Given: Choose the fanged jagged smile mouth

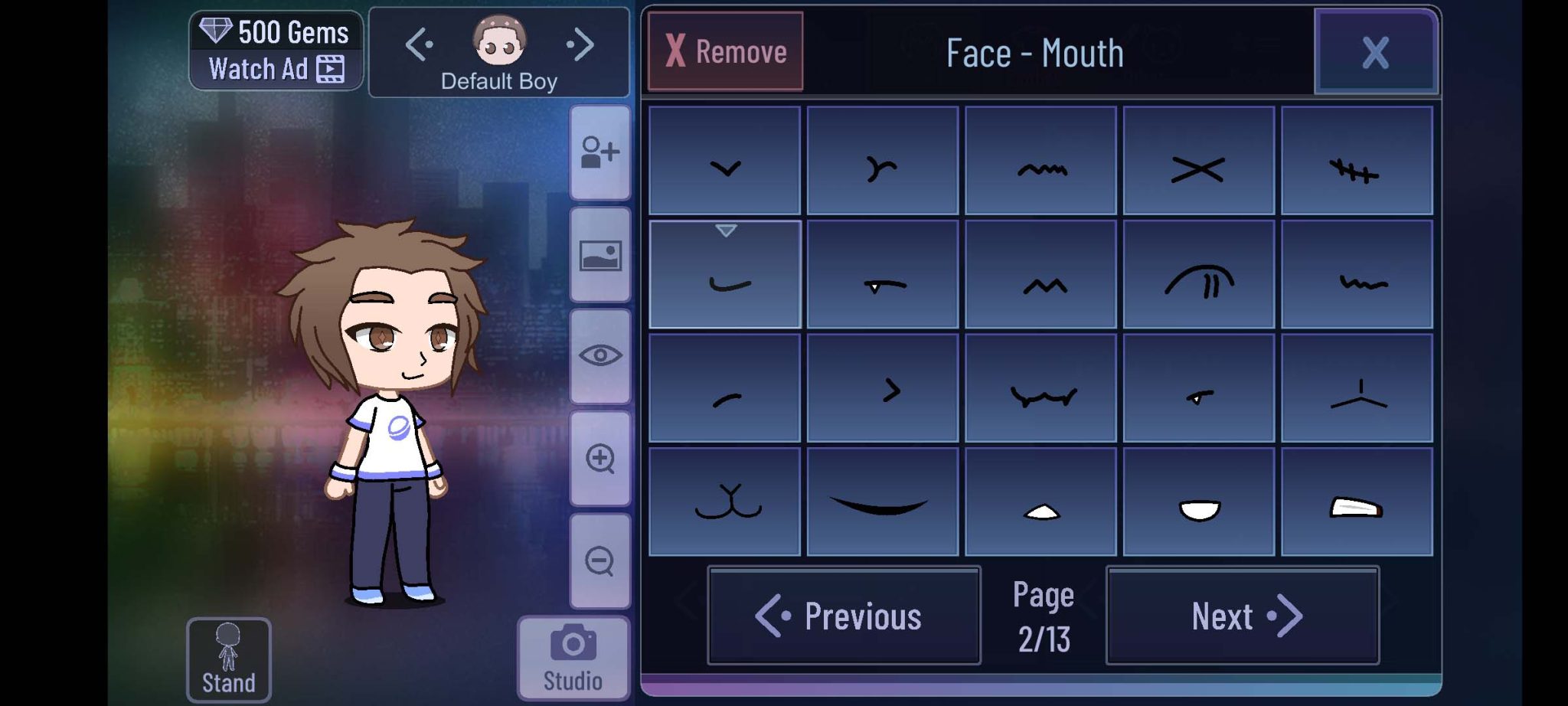Looking at the screenshot, I should click(1040, 388).
